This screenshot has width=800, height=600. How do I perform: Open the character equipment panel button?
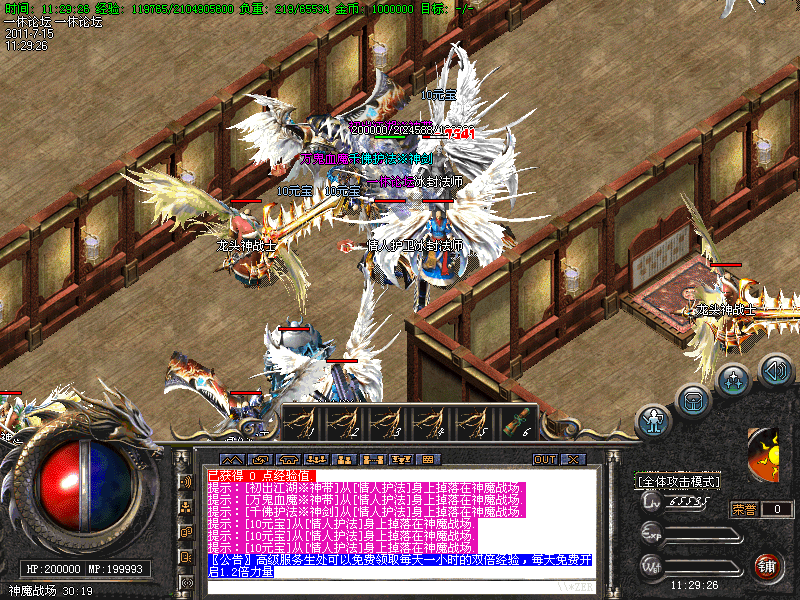[655, 421]
